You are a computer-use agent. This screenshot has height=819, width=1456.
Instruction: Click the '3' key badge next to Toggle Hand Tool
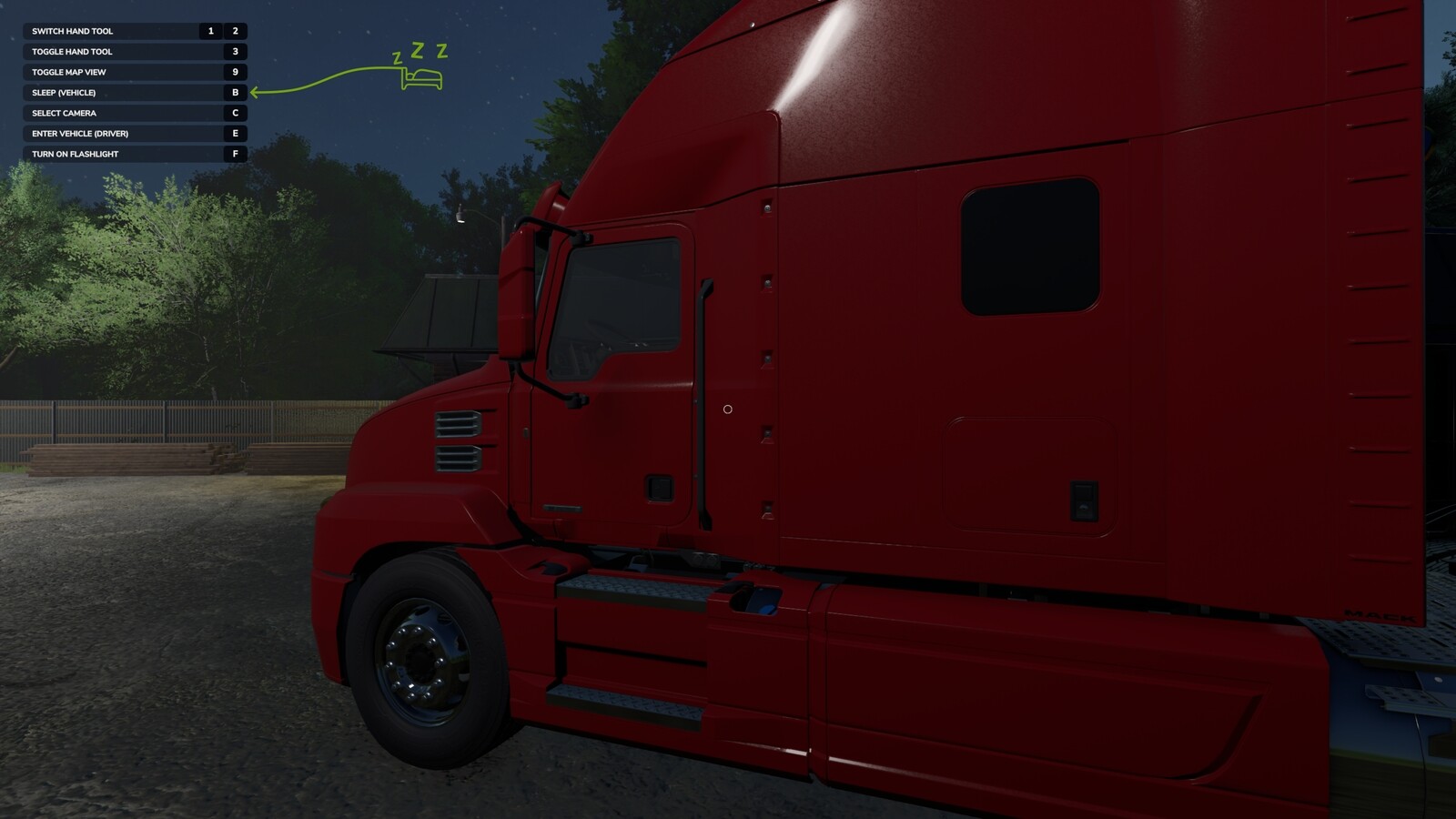tap(236, 51)
